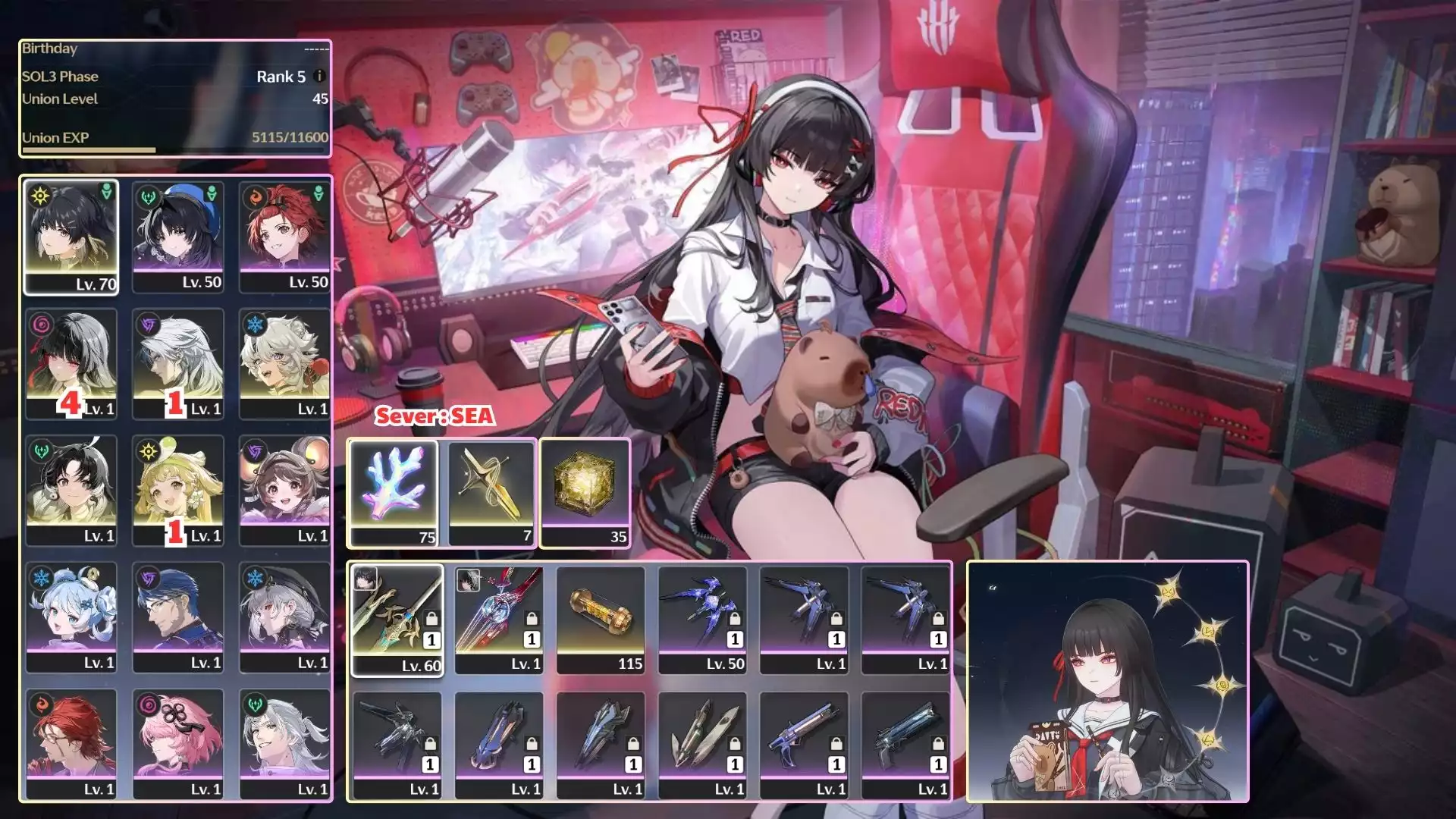Pick the red-haired Lv. 50 character portrait
This screenshot has width=1456, height=819.
[284, 237]
